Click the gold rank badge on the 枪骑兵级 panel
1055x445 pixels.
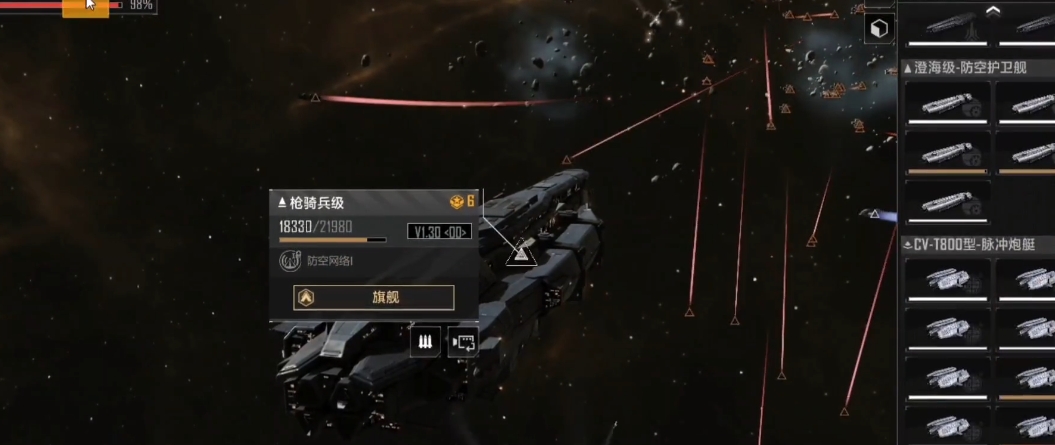click(461, 202)
